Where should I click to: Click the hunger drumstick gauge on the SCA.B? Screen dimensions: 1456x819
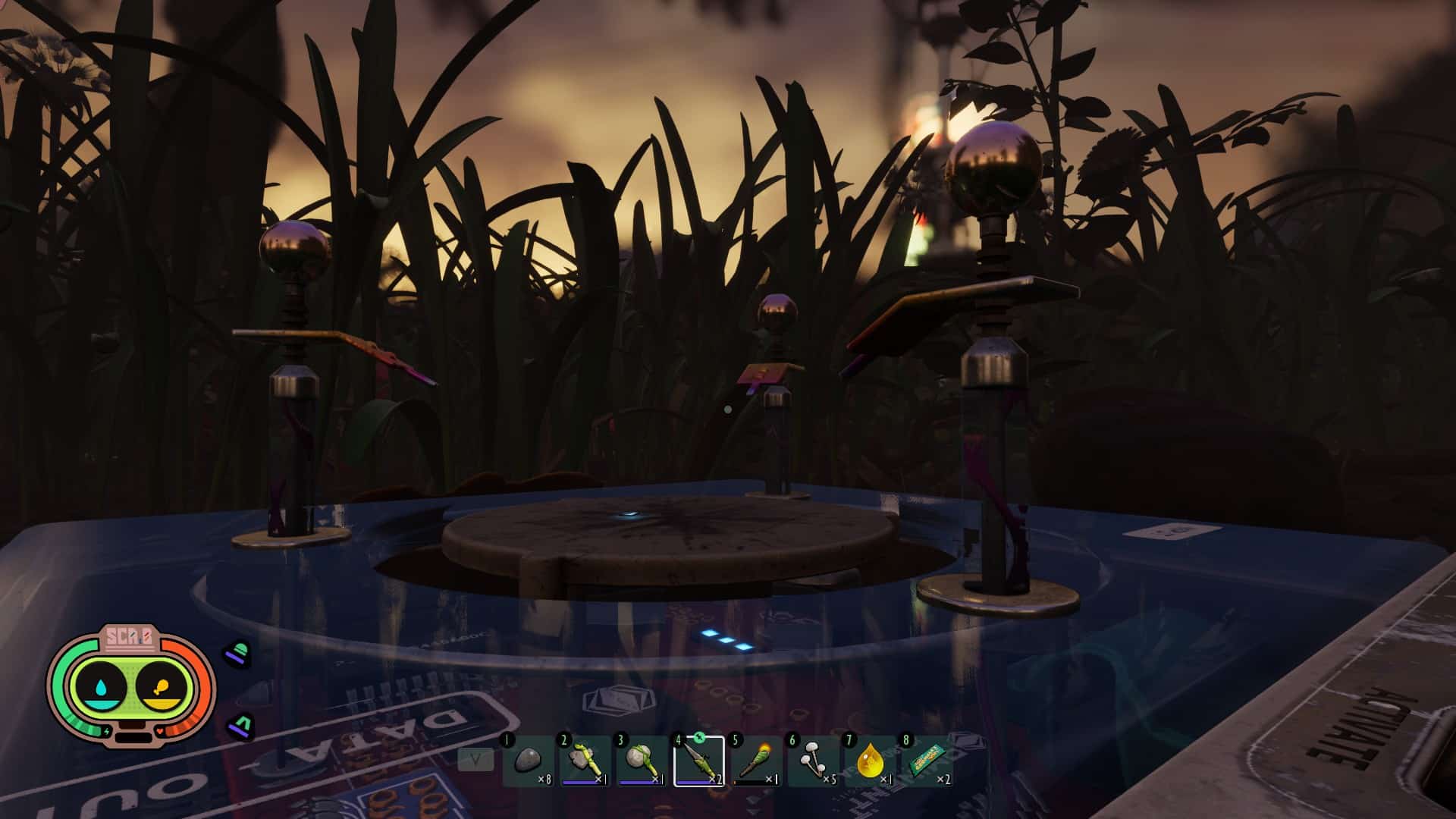point(162,686)
